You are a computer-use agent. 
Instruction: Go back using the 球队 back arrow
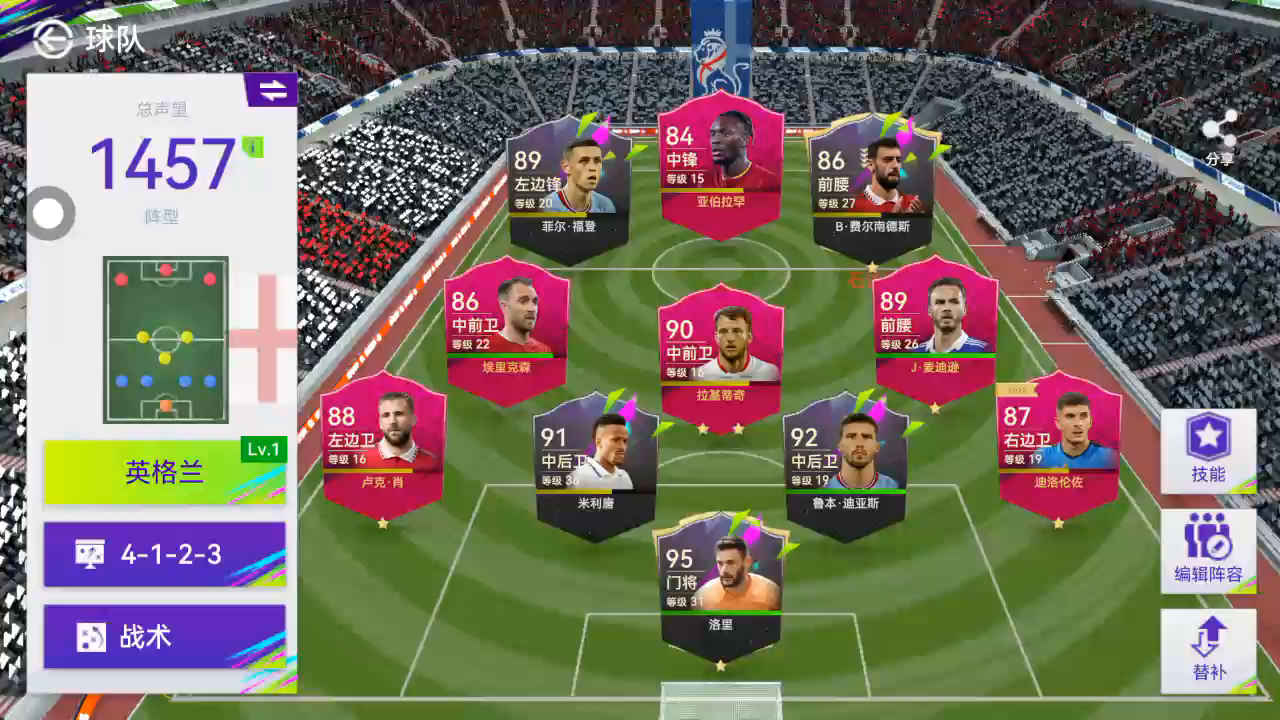52,39
